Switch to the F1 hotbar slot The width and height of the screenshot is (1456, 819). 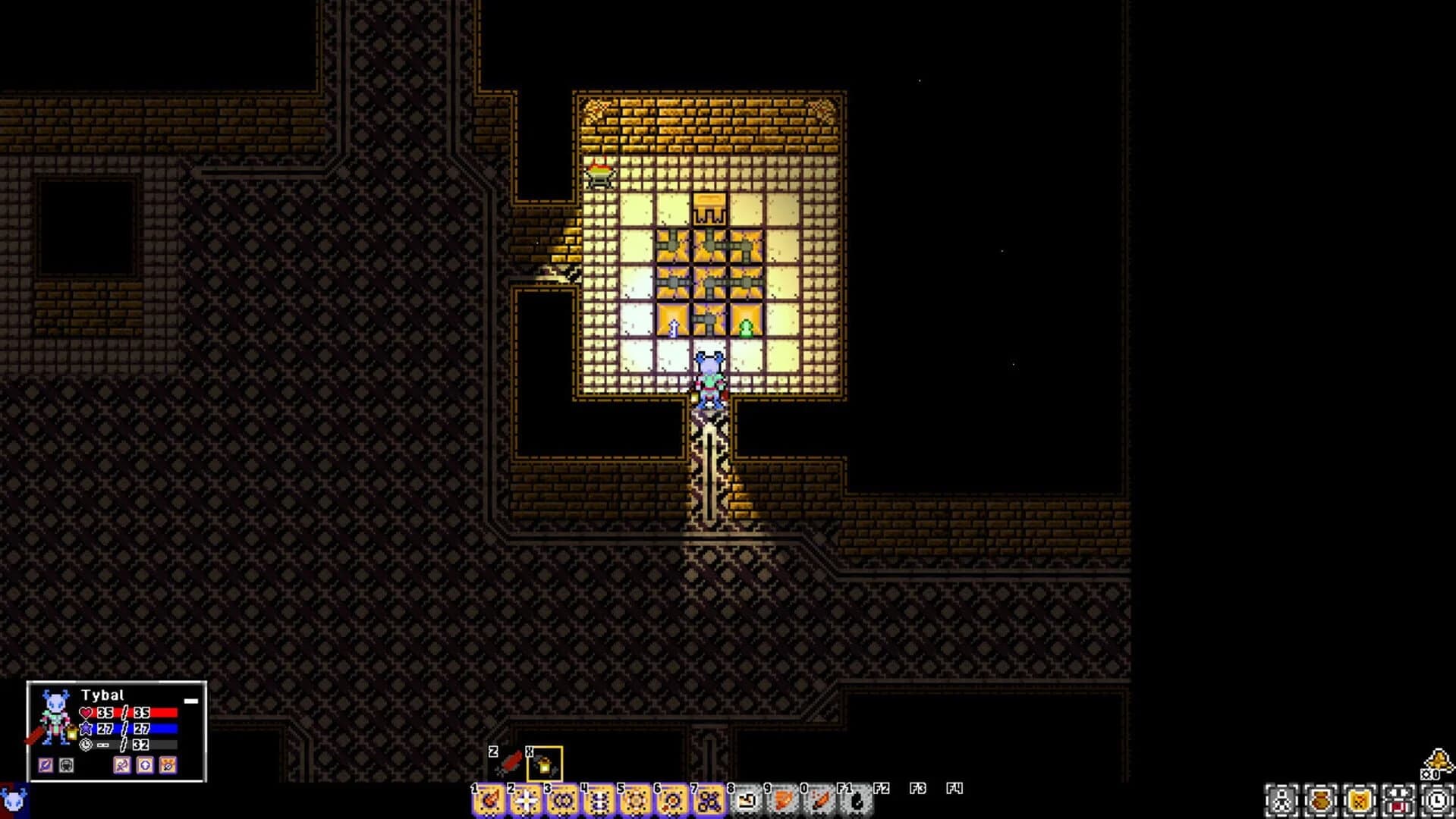tap(857, 800)
